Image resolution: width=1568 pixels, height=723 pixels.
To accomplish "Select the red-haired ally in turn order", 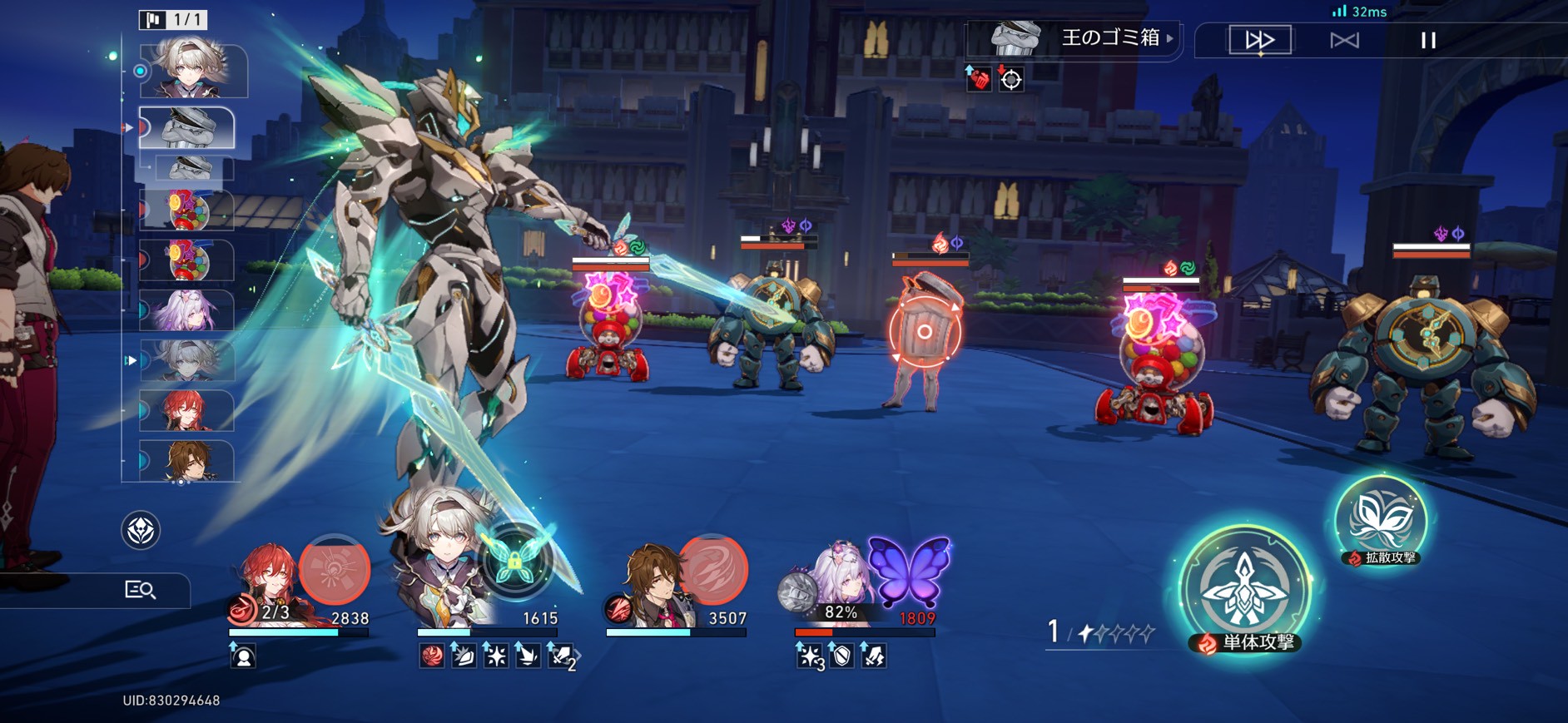I will [188, 411].
